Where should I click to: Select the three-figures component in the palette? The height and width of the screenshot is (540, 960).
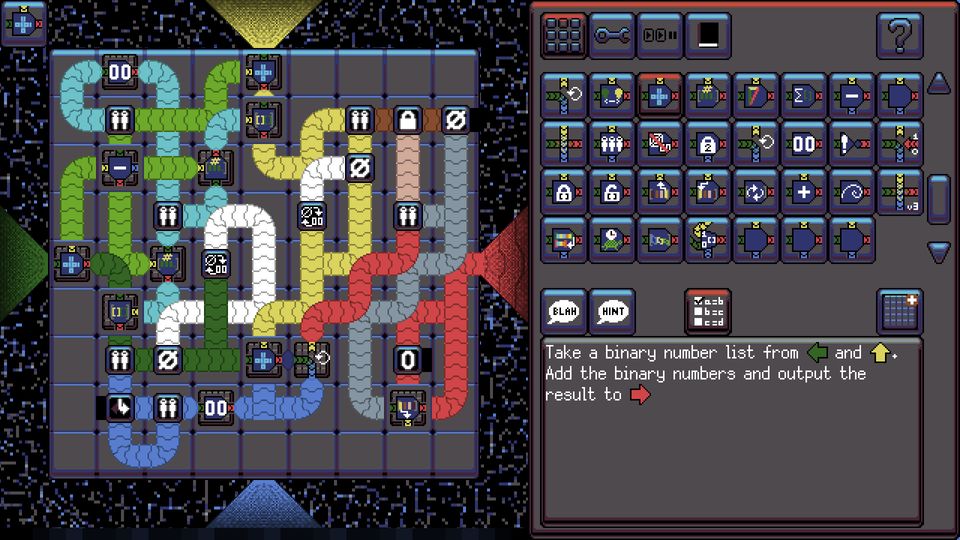pos(612,143)
